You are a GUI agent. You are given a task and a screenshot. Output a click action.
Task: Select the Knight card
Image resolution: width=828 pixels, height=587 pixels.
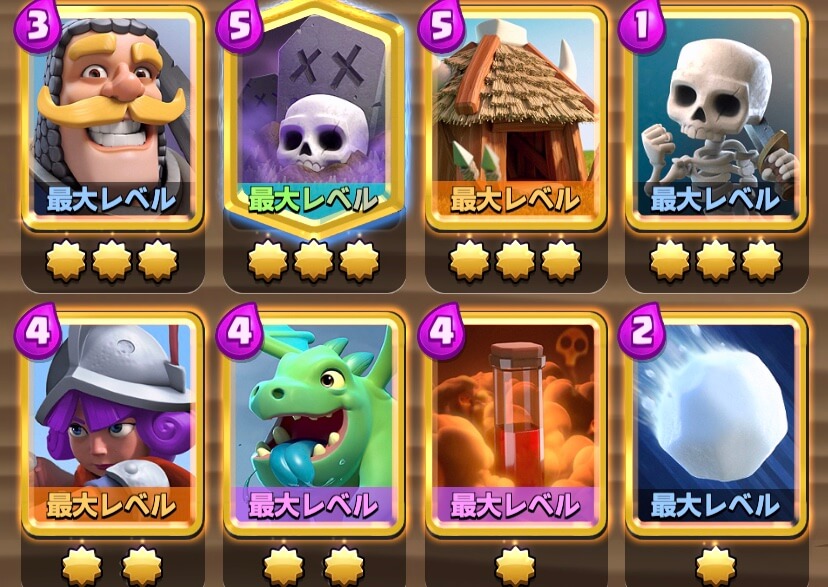click(112, 120)
